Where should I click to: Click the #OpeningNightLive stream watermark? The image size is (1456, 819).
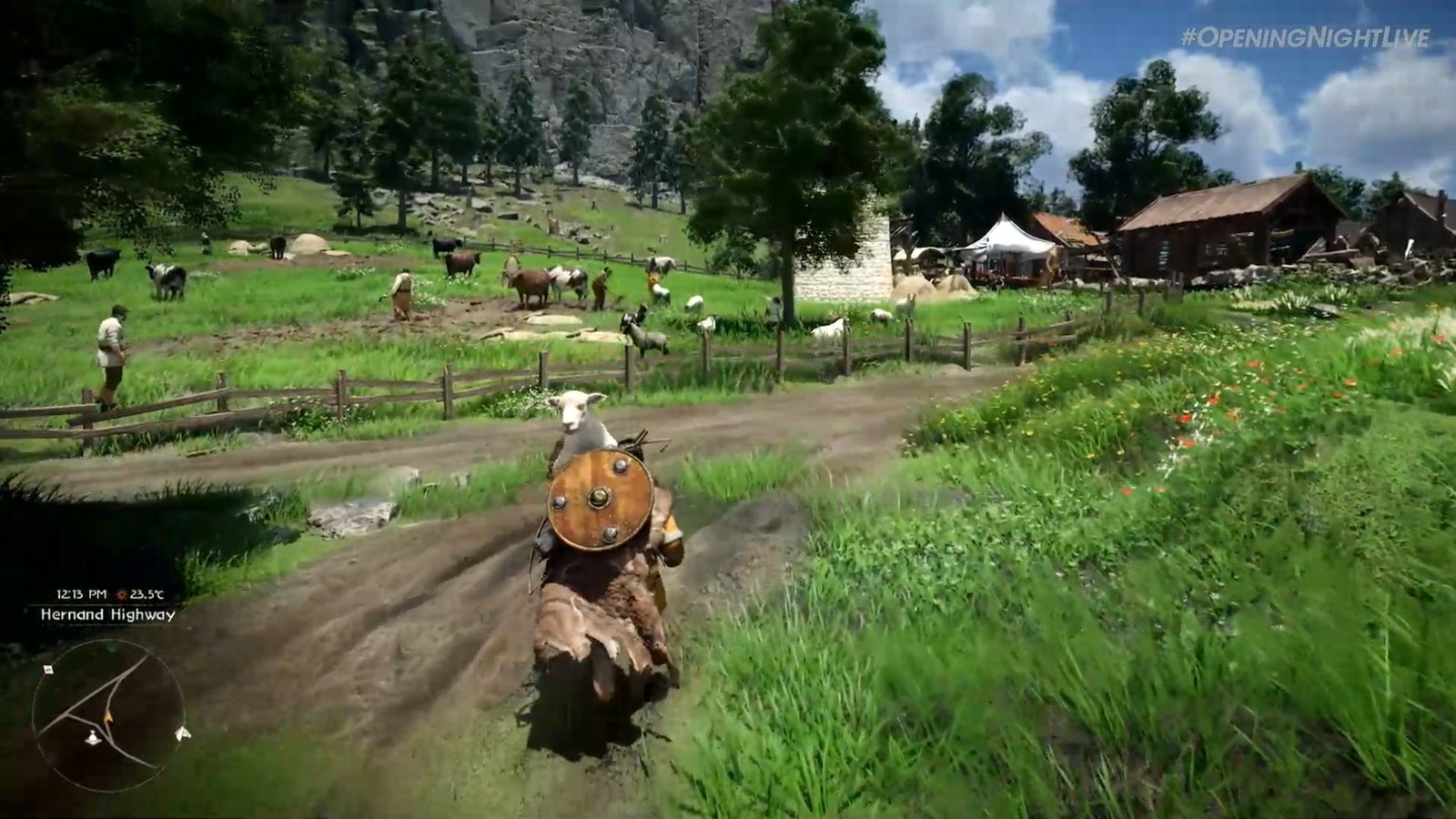click(1305, 37)
